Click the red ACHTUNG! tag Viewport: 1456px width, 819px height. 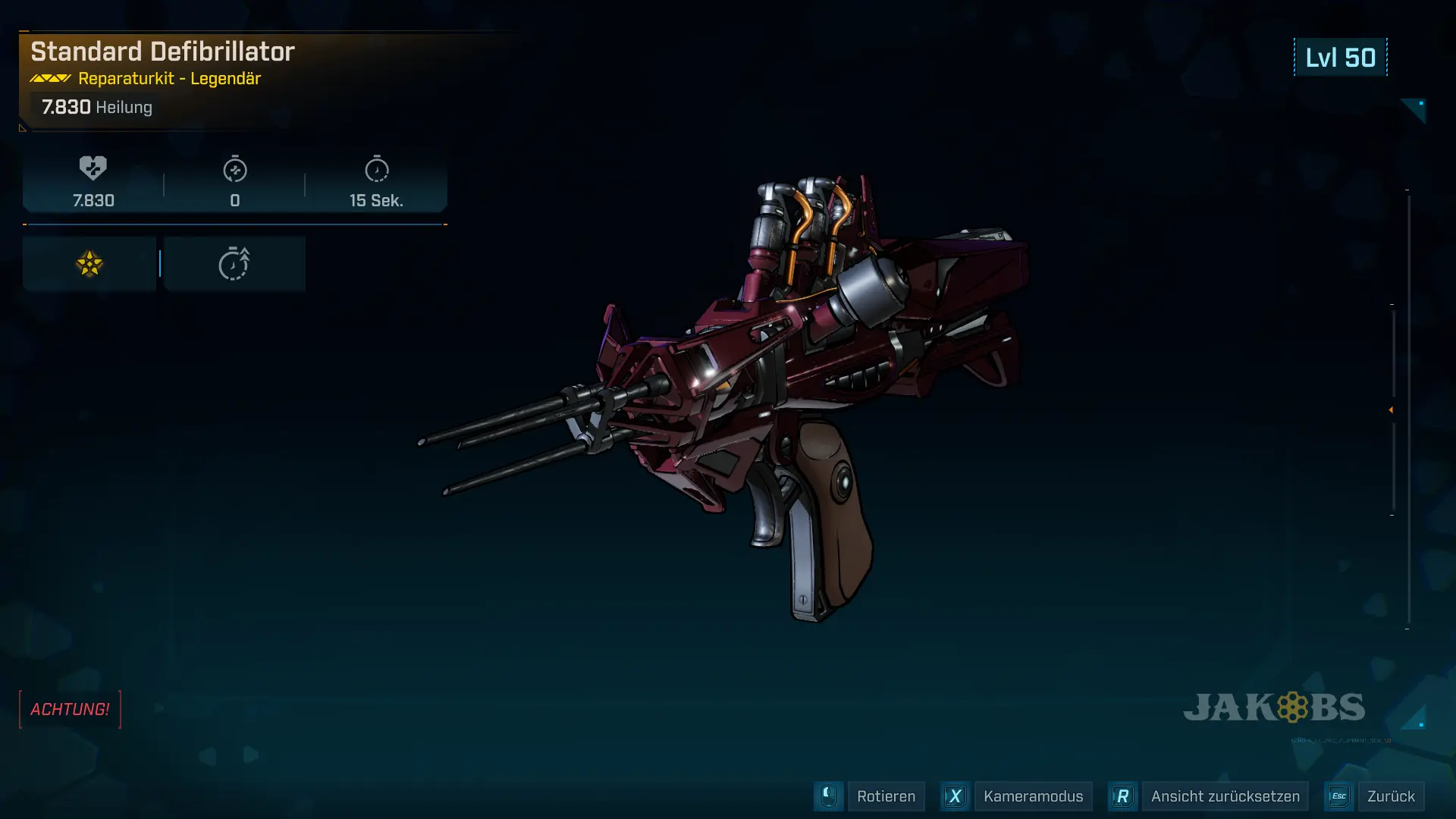(x=70, y=709)
